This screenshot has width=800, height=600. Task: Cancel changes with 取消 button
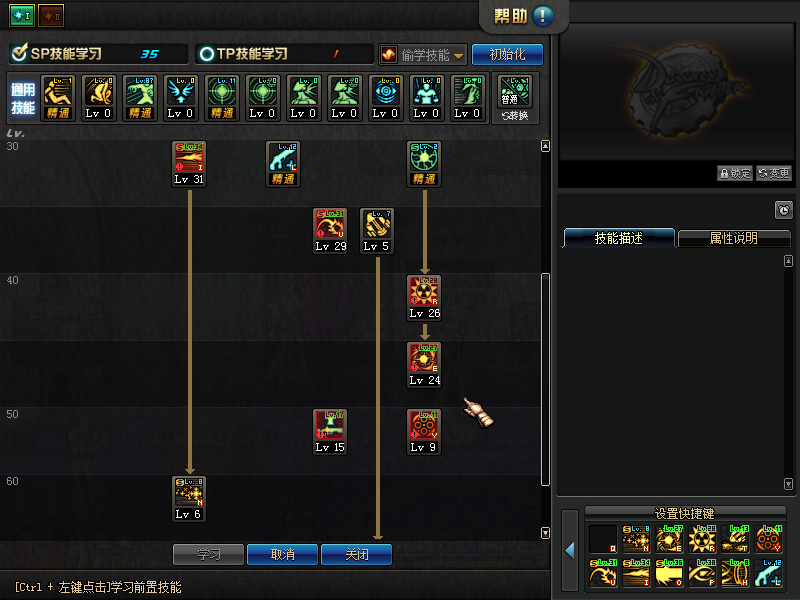coord(282,554)
